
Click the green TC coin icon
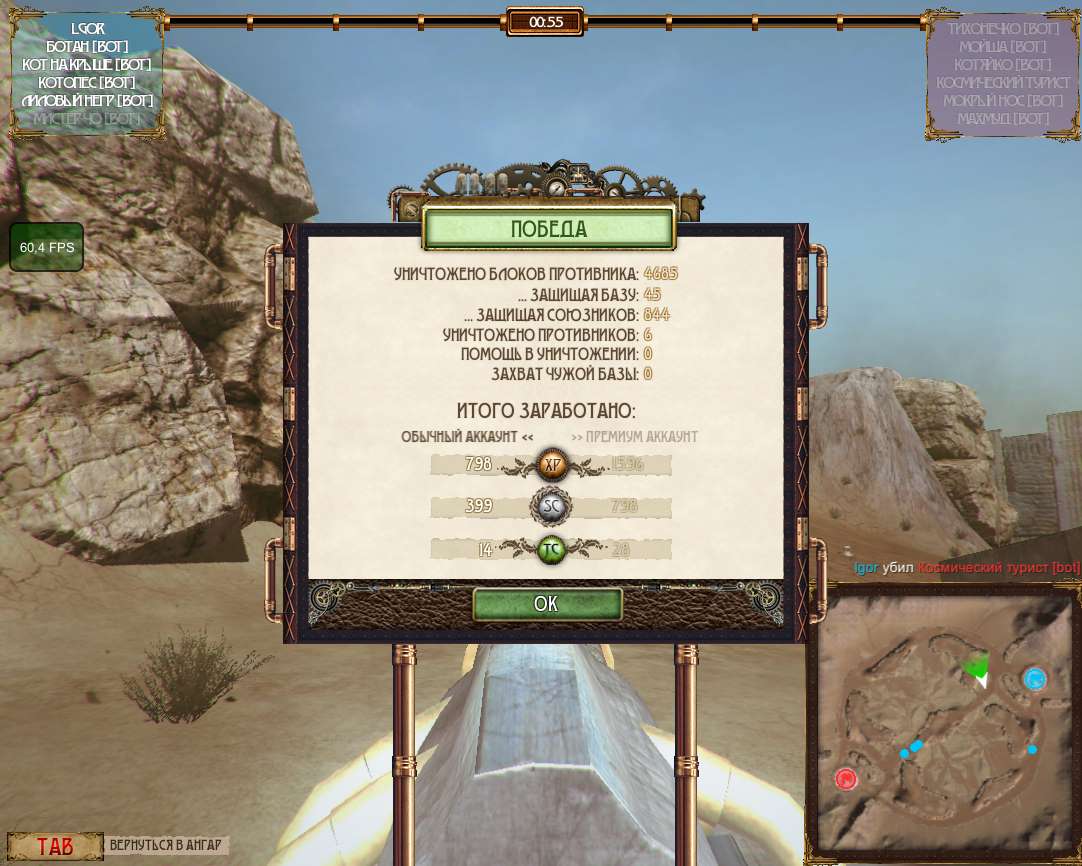(x=552, y=549)
